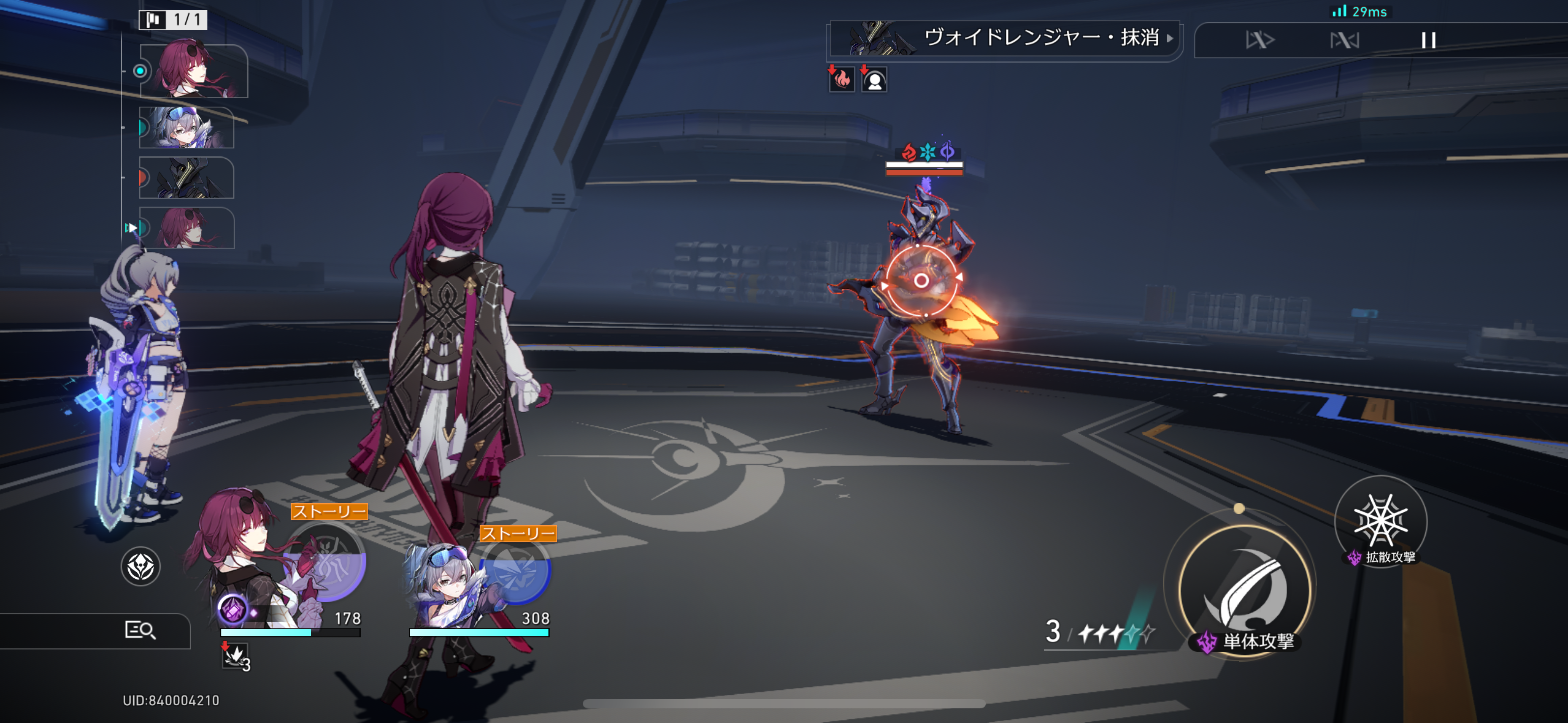The image size is (1568, 723).
Task: Click the circular emblem icon above the battle log
Action: tap(141, 567)
